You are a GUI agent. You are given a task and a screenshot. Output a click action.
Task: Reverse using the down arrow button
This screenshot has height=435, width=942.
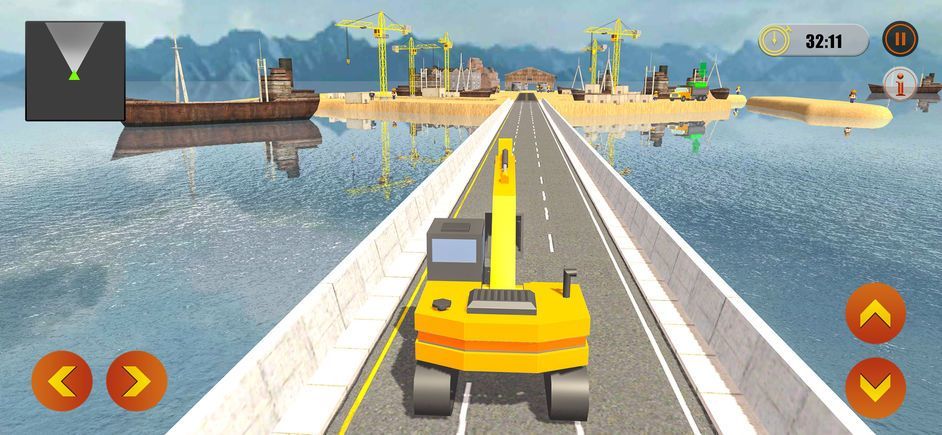coord(875,387)
